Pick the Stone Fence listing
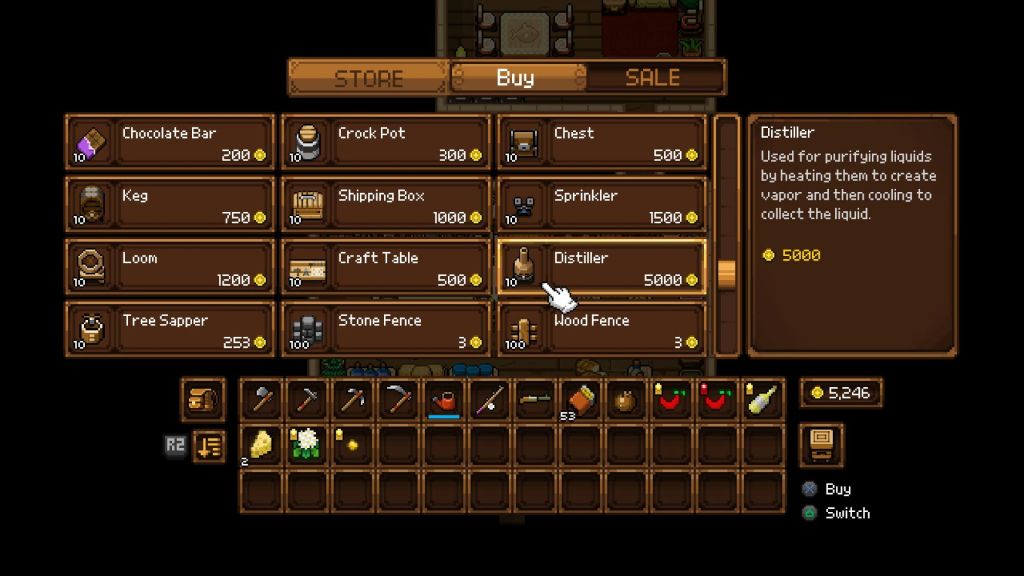This screenshot has width=1024, height=576. (385, 330)
